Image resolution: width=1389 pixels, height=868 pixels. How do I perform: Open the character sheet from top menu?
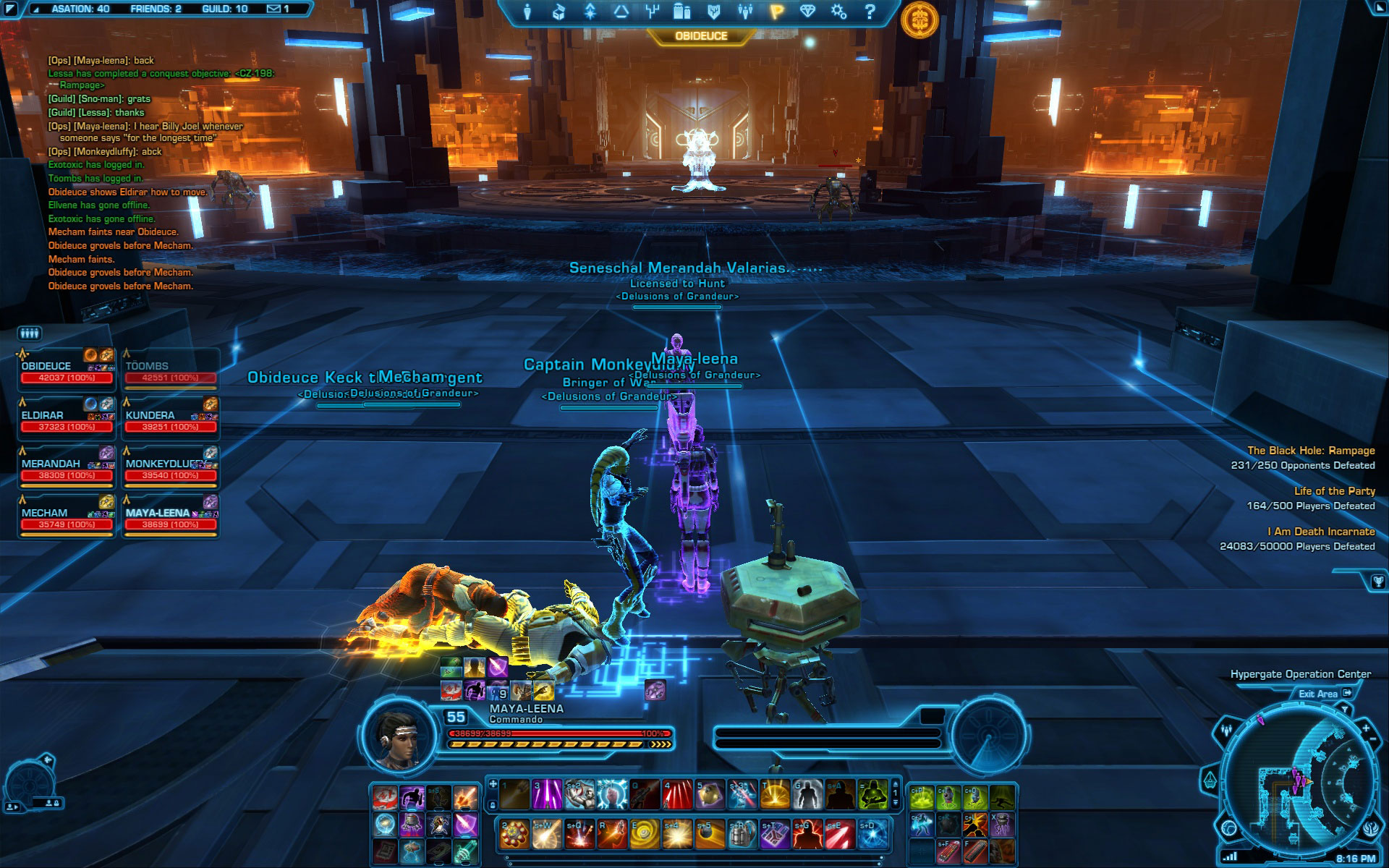coord(527,12)
